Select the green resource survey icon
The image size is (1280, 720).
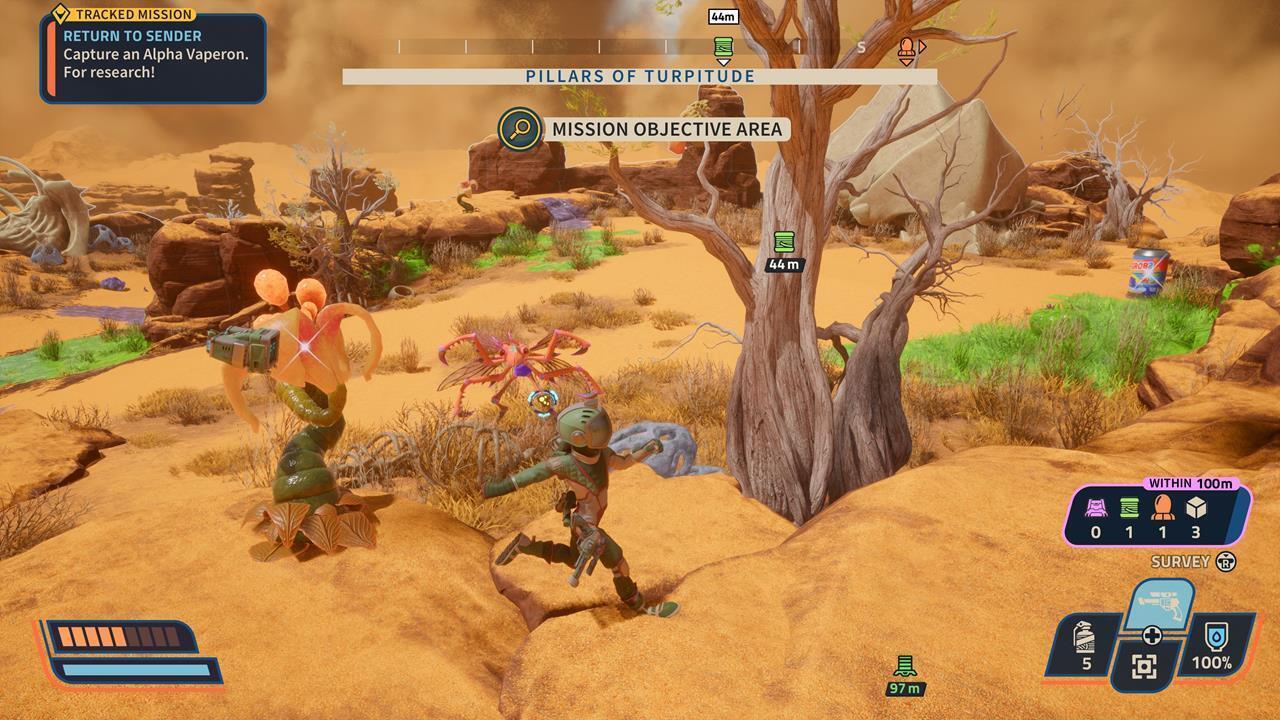1129,509
